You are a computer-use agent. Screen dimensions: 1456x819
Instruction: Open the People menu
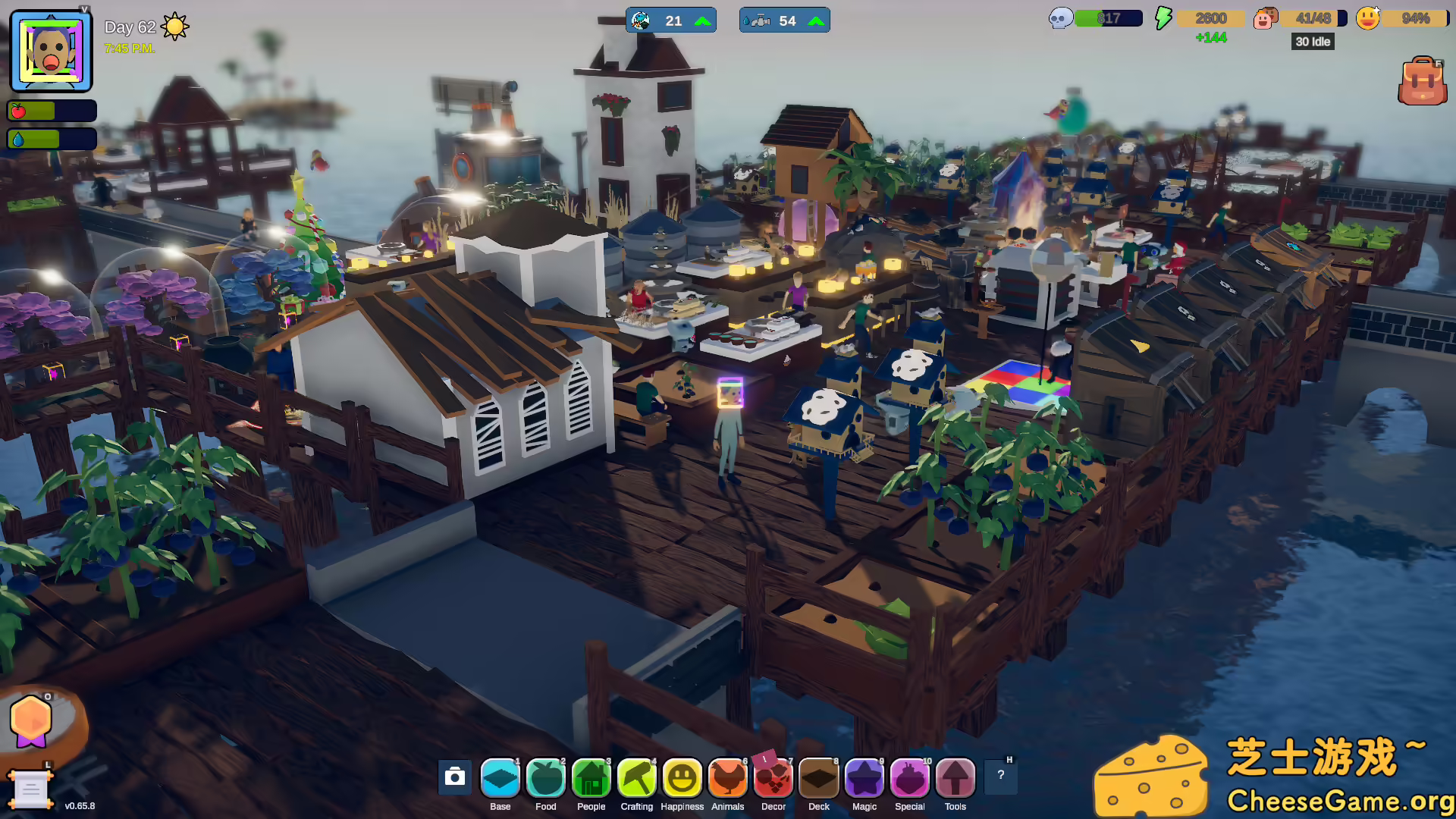click(x=591, y=779)
